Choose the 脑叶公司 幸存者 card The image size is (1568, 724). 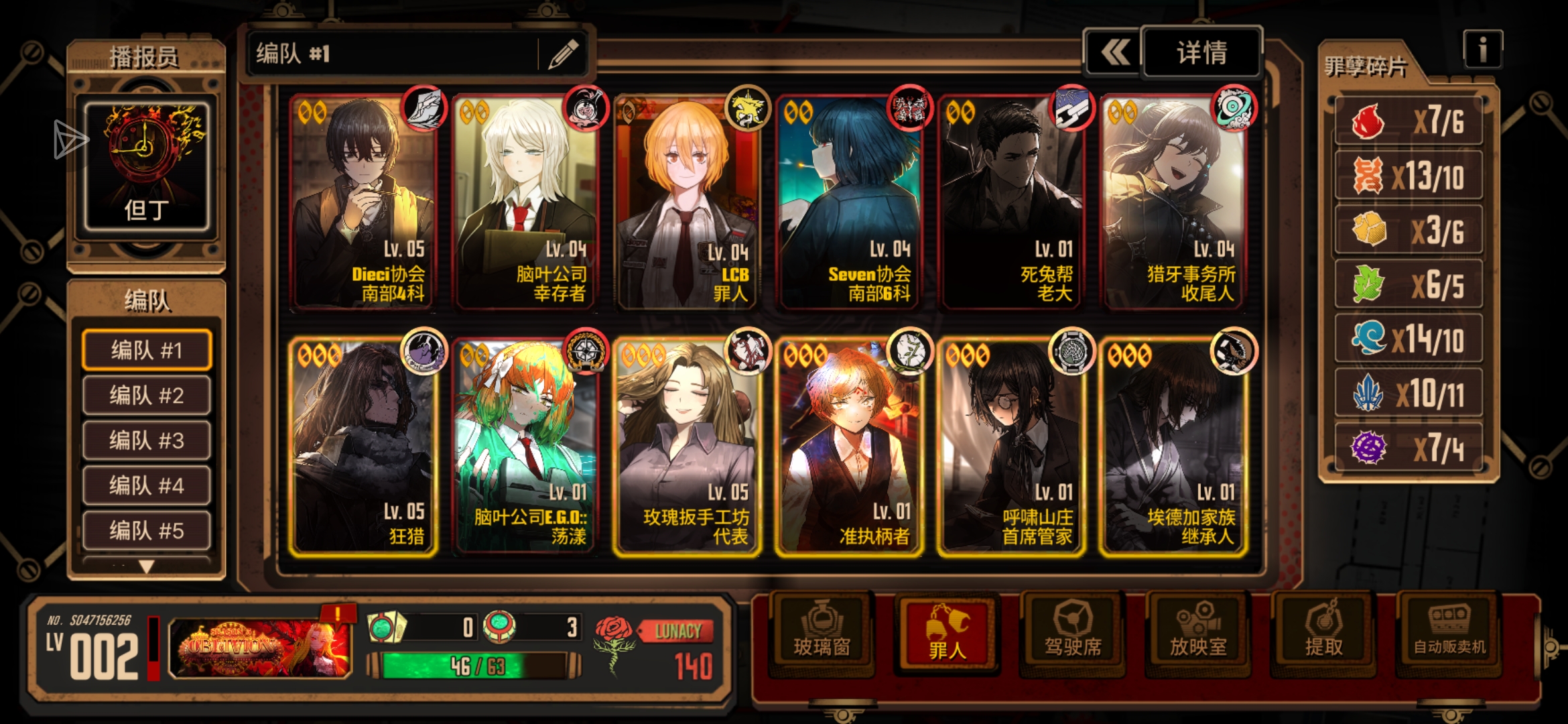[525, 202]
